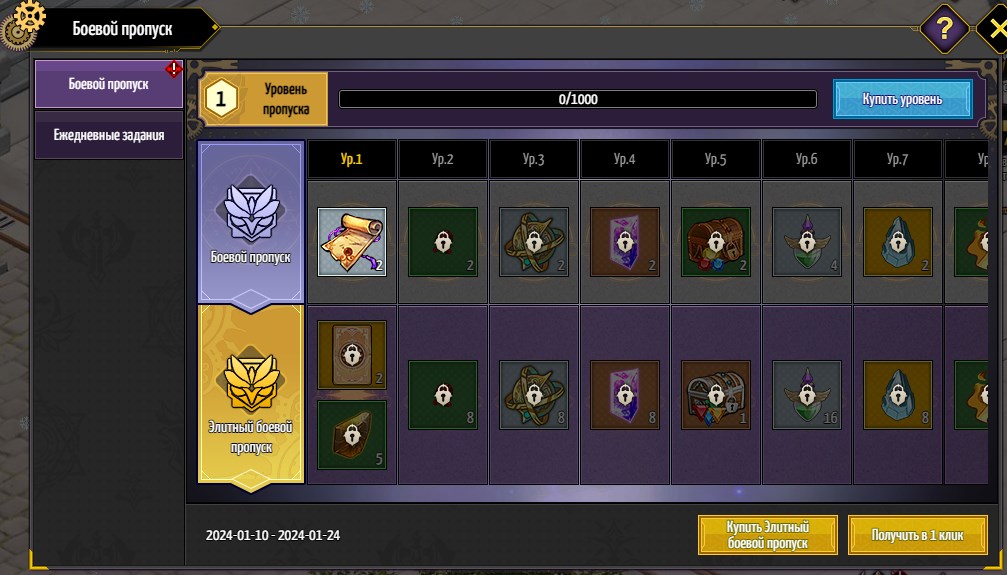Choose the elite level 1 locked book reward
This screenshot has height=575, width=1007.
click(x=352, y=355)
